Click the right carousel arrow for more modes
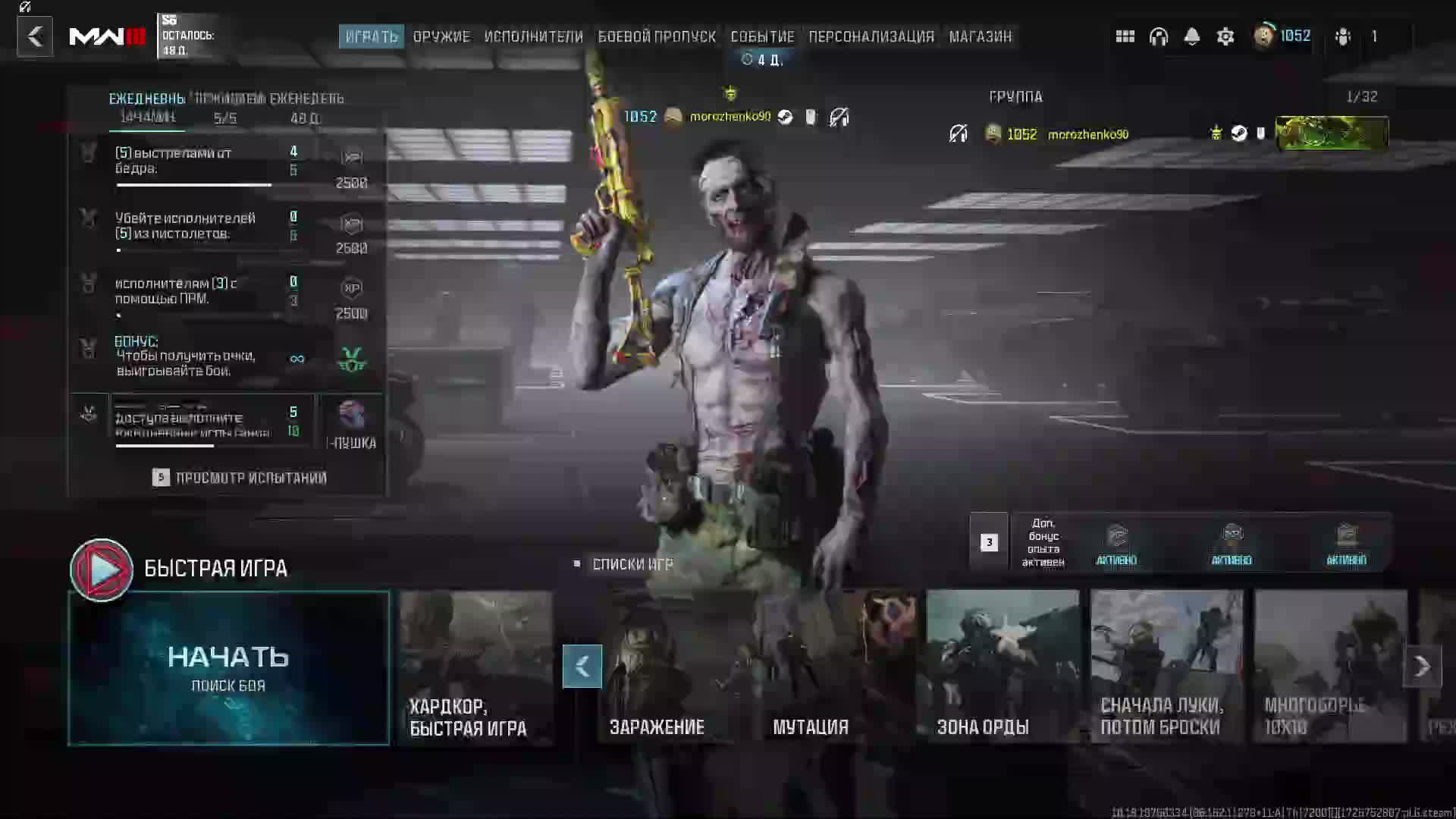1456x819 pixels. coord(1423,667)
